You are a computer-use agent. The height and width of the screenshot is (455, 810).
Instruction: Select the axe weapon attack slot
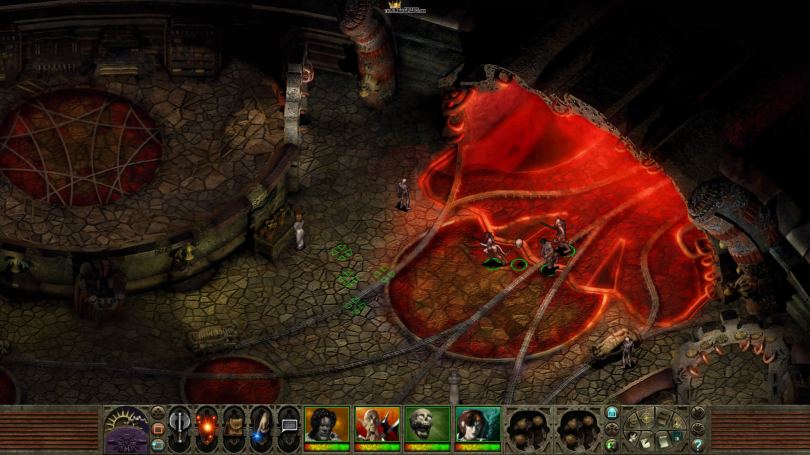pyautogui.click(x=181, y=424)
